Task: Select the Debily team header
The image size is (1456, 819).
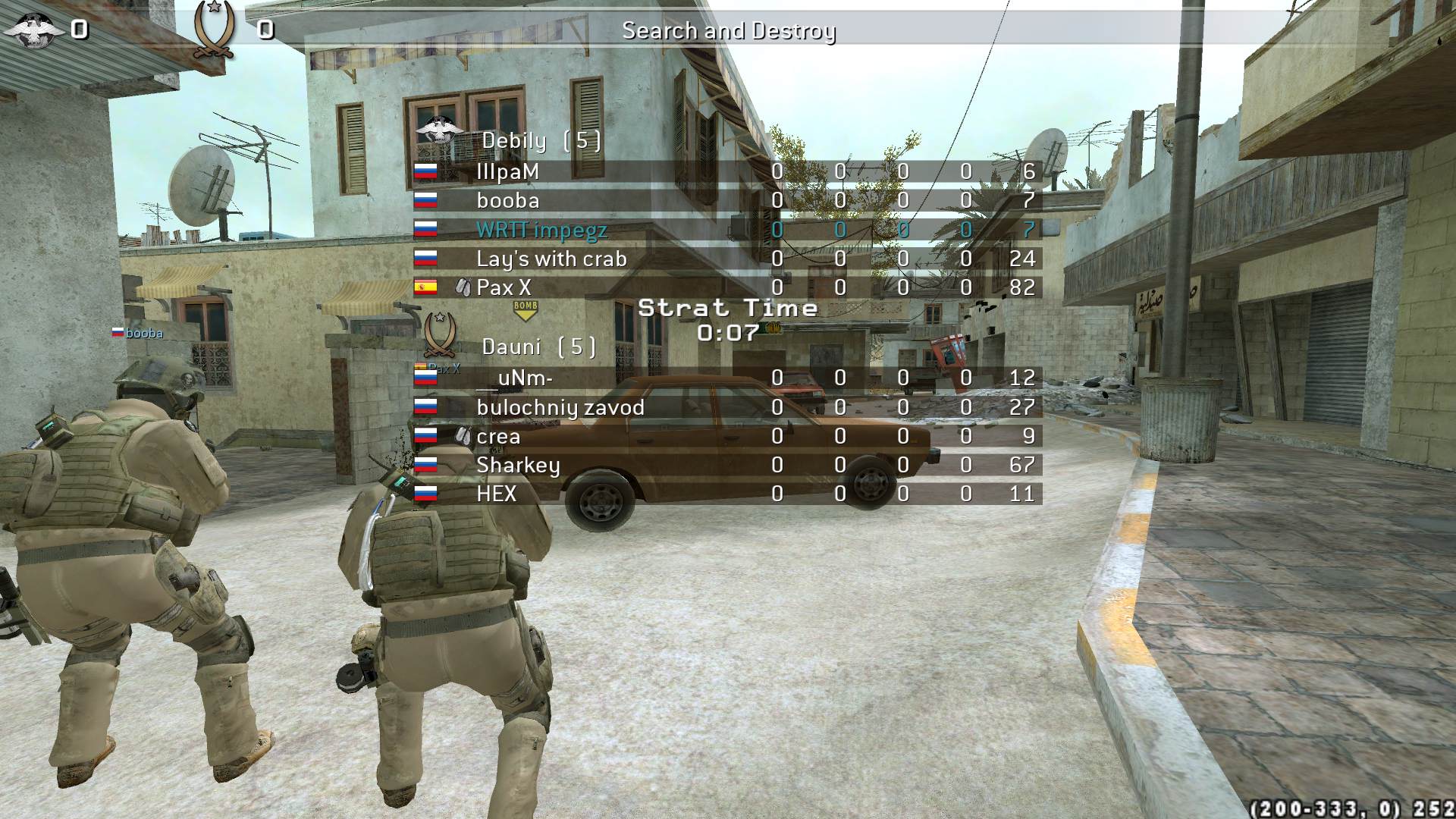Action: [541, 140]
